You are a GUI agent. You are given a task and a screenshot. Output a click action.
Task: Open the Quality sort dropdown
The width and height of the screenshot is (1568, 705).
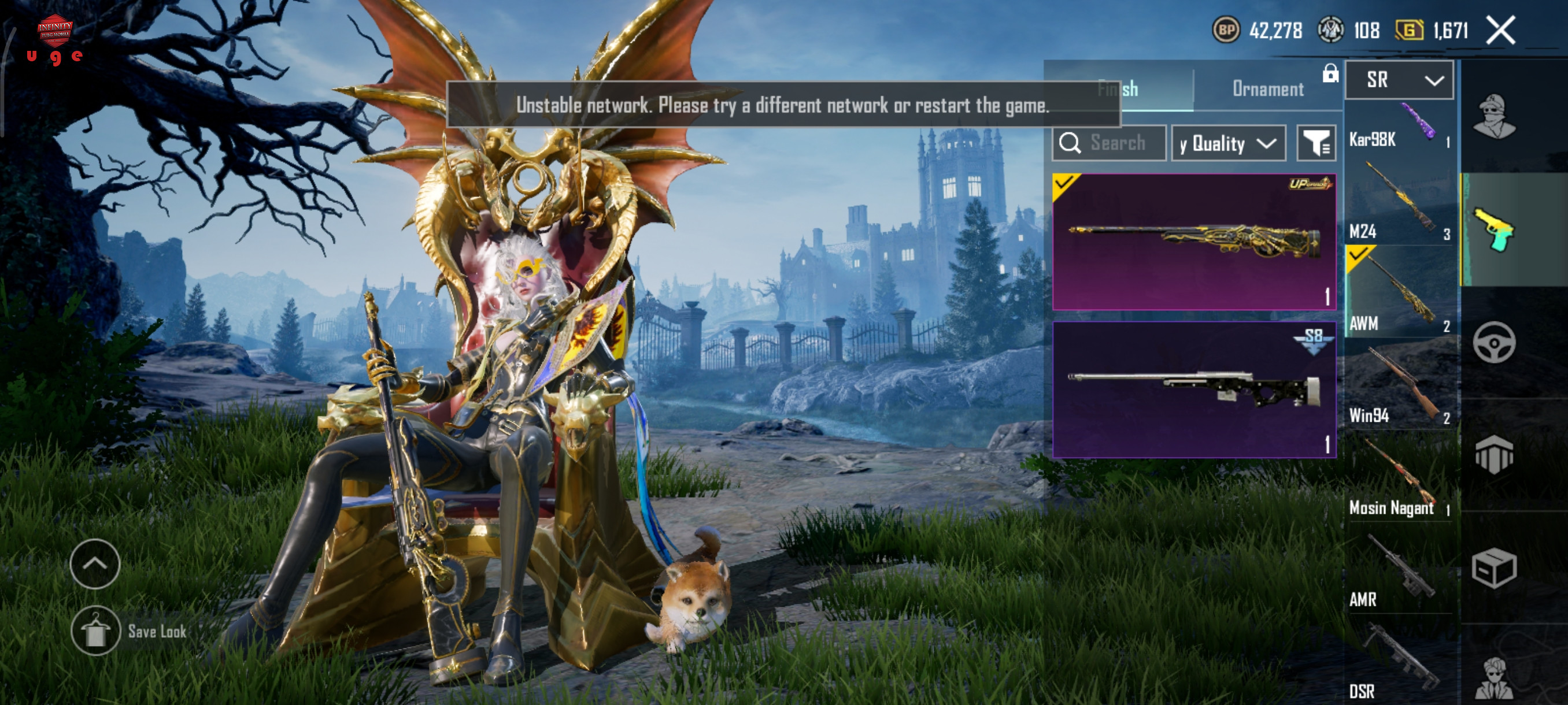pos(1227,143)
